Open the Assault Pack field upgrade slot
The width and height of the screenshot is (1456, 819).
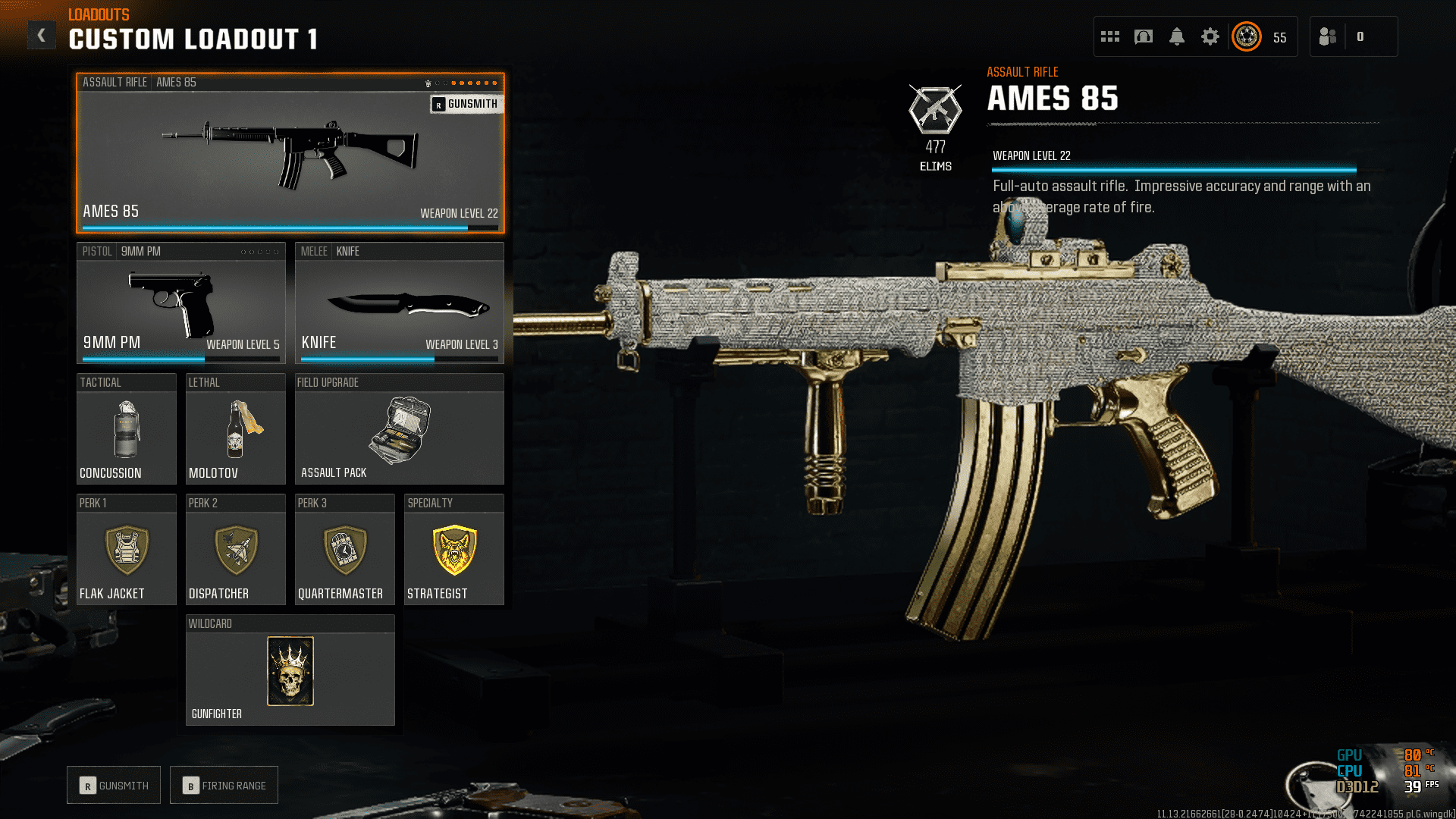pos(399,429)
